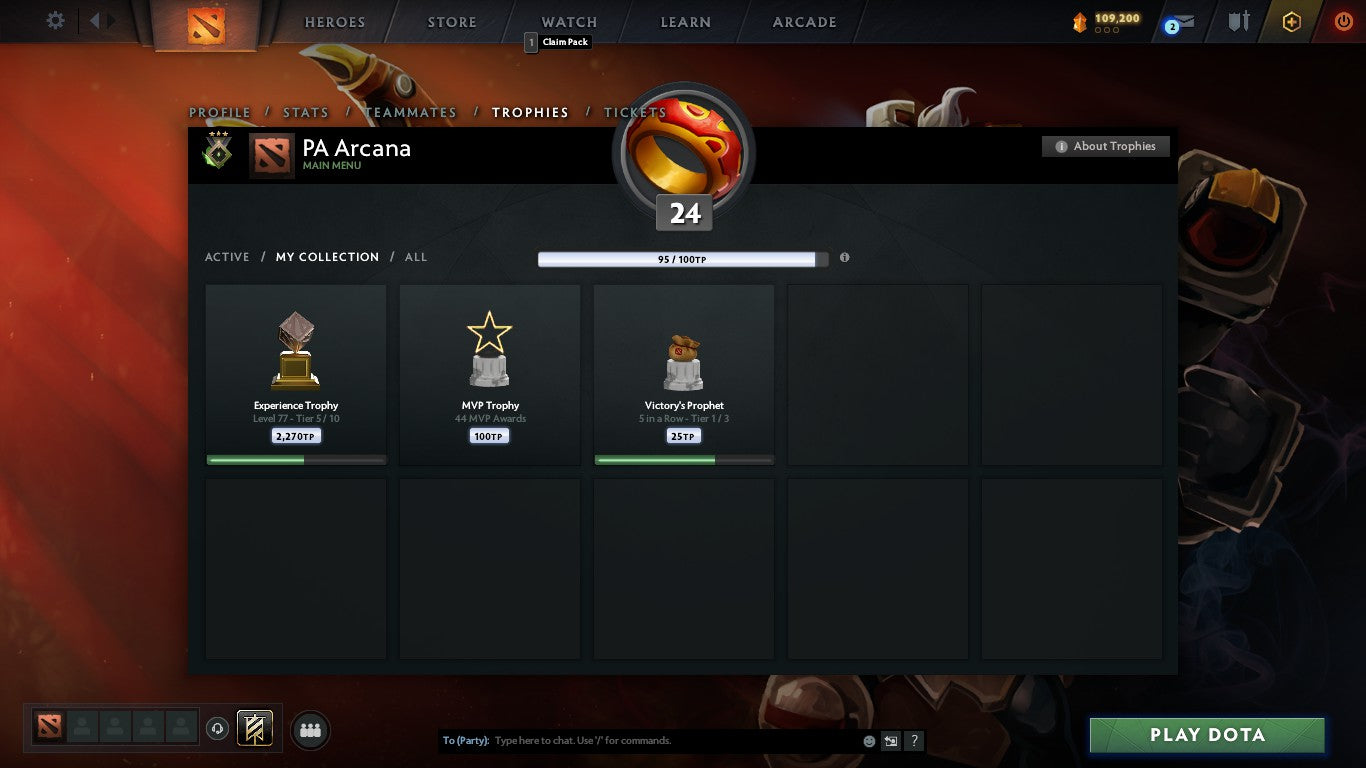Open the friends list group icon

(x=310, y=730)
